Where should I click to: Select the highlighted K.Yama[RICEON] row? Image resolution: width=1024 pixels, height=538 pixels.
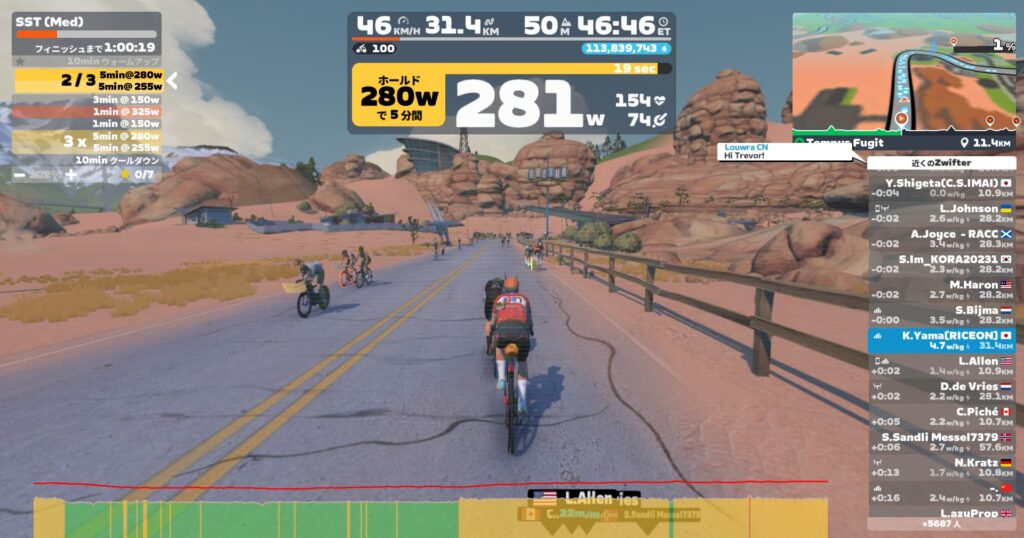[x=941, y=340]
